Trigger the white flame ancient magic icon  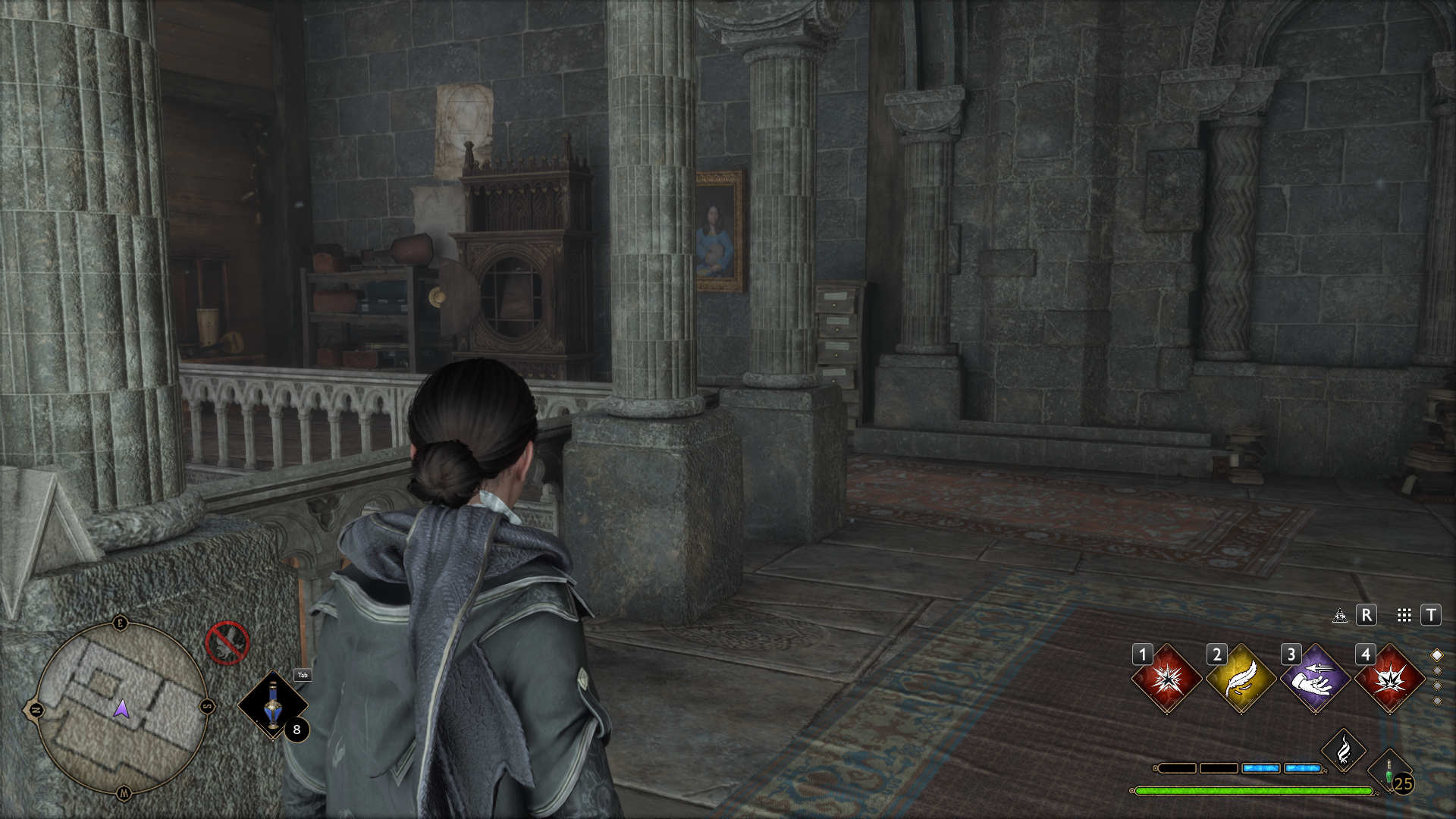[1344, 751]
